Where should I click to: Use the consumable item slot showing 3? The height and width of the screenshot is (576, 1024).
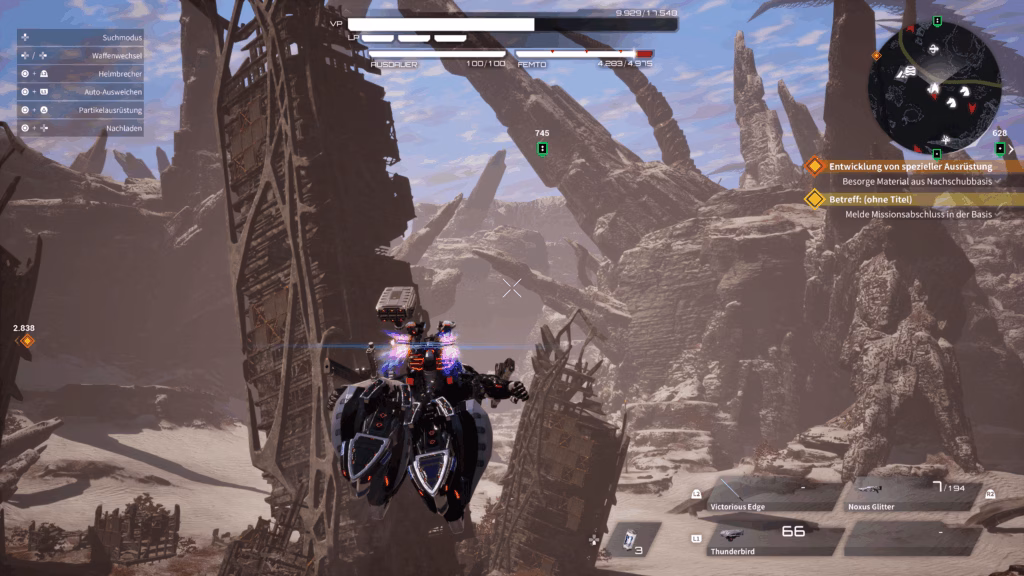click(632, 539)
